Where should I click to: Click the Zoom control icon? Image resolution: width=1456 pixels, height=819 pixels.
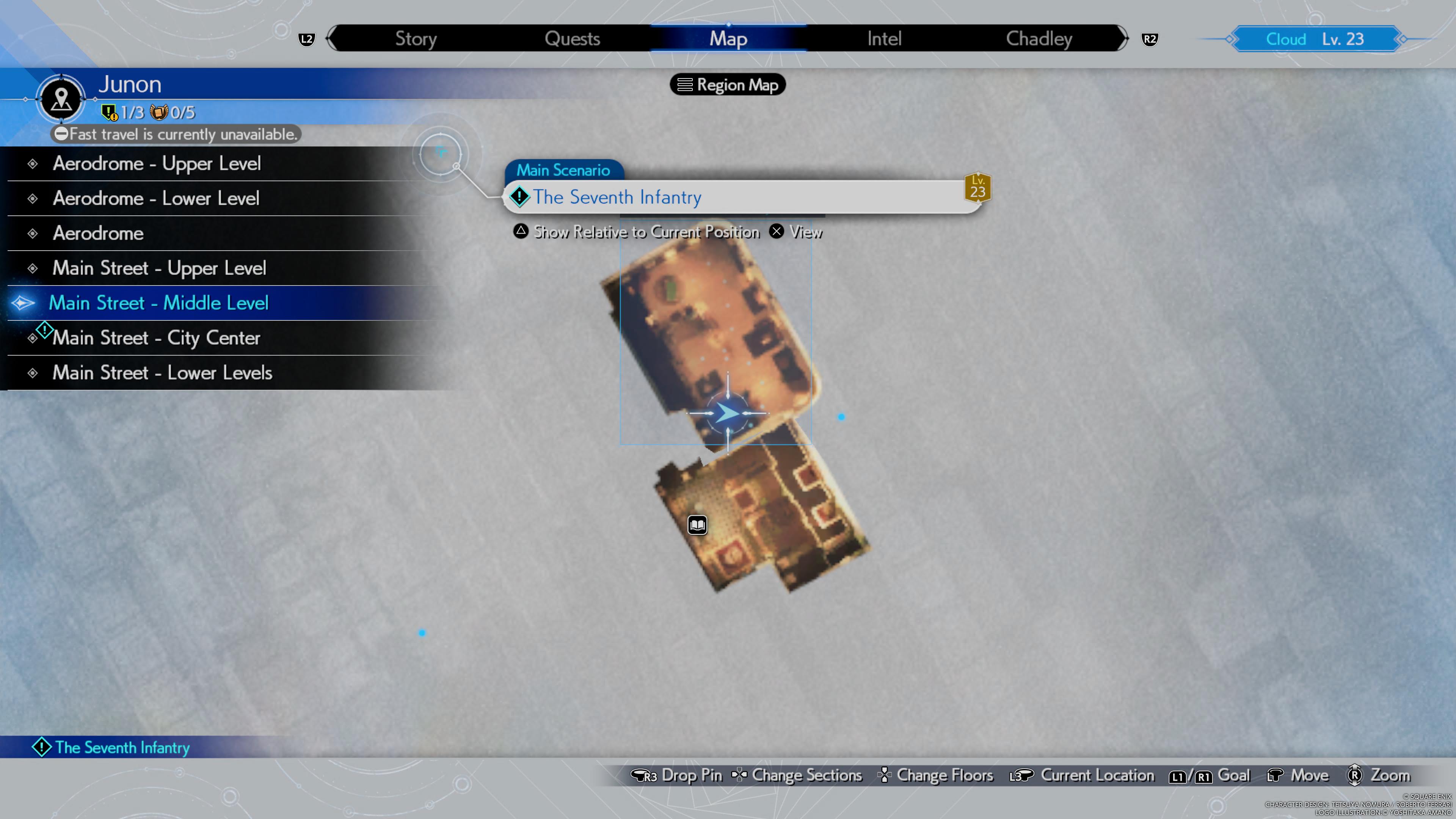1354,775
